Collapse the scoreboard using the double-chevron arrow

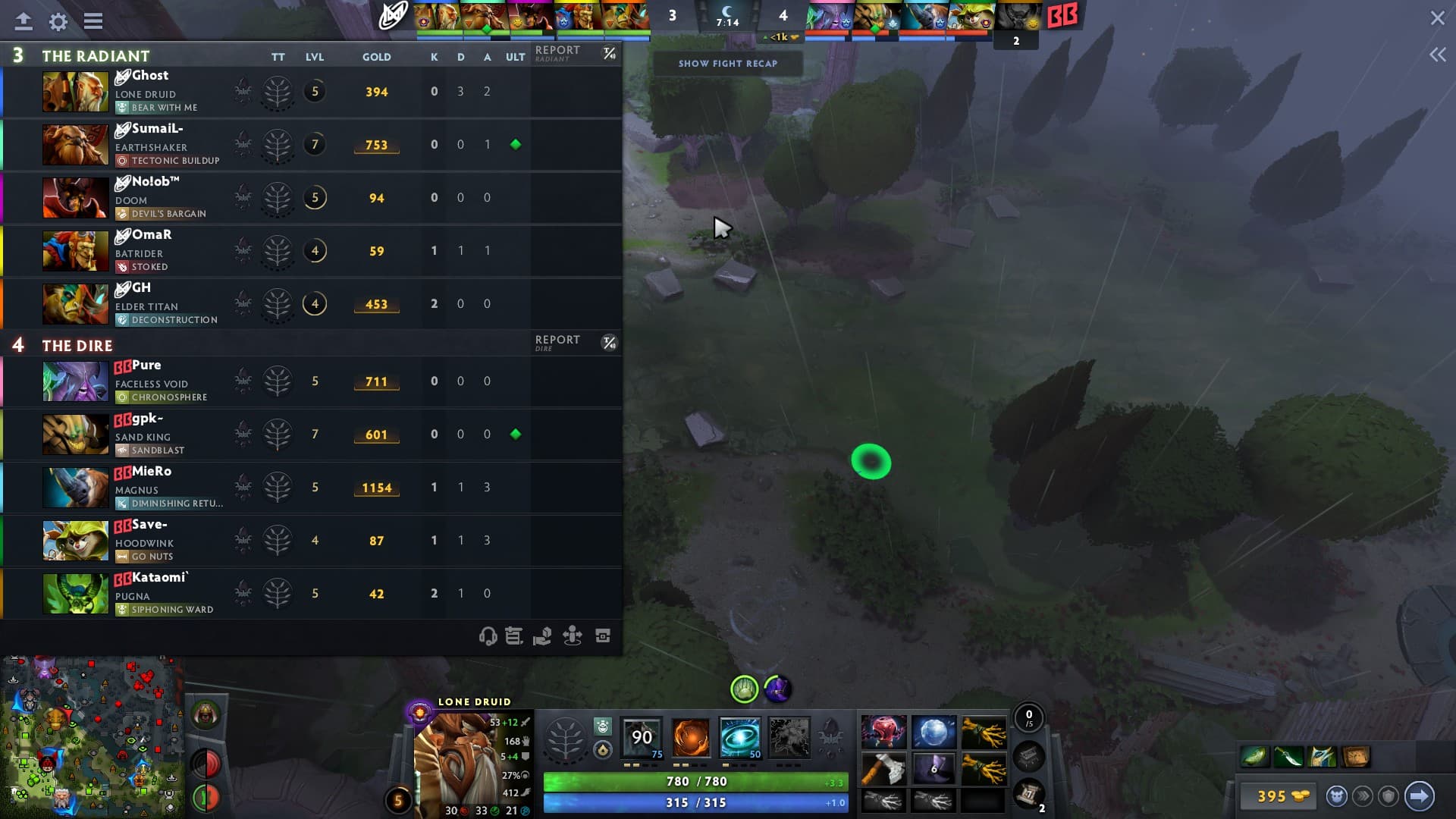coord(1438,54)
